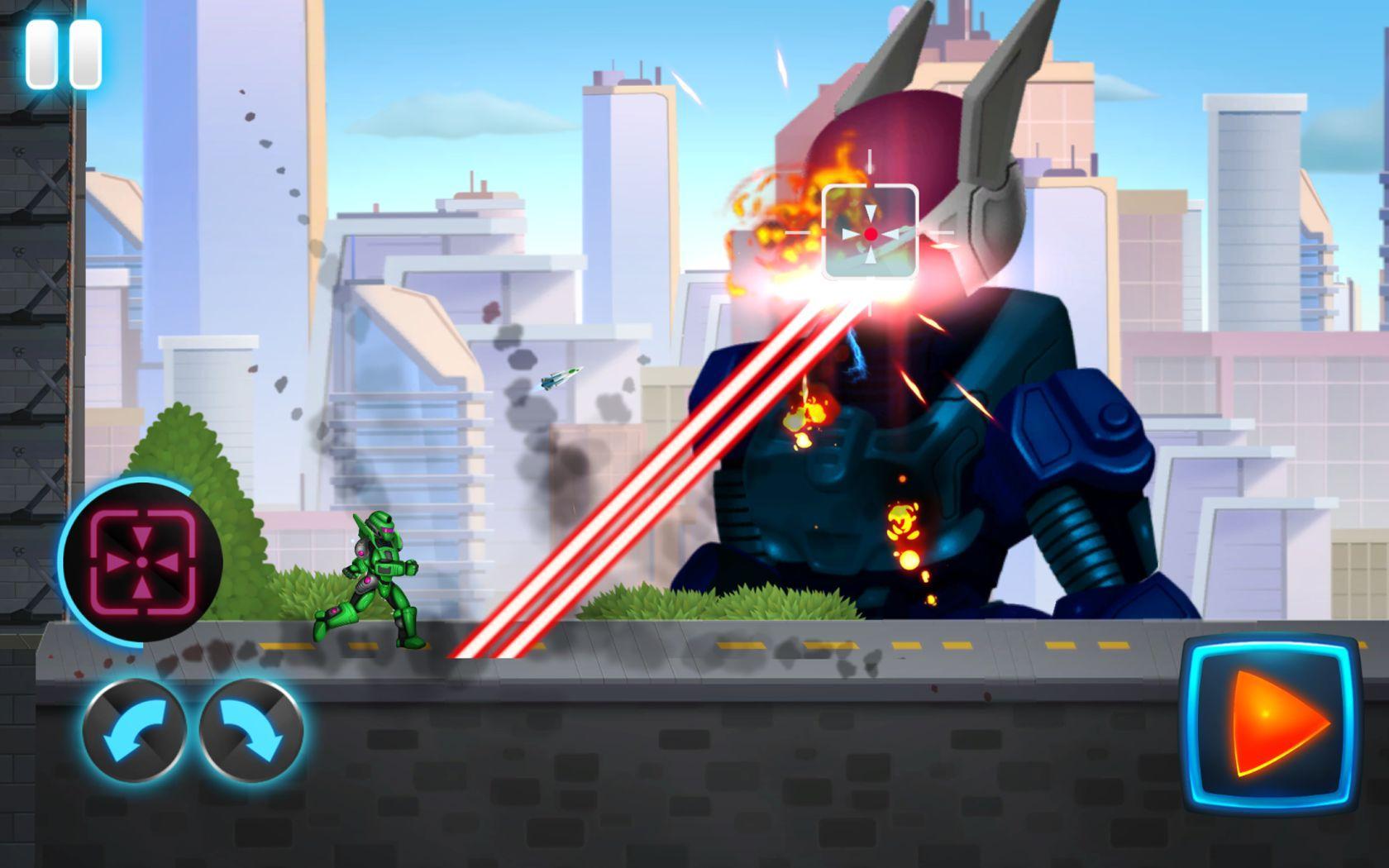Click the targeting reticle on the robot's head
1389x868 pixels.
pos(870,234)
